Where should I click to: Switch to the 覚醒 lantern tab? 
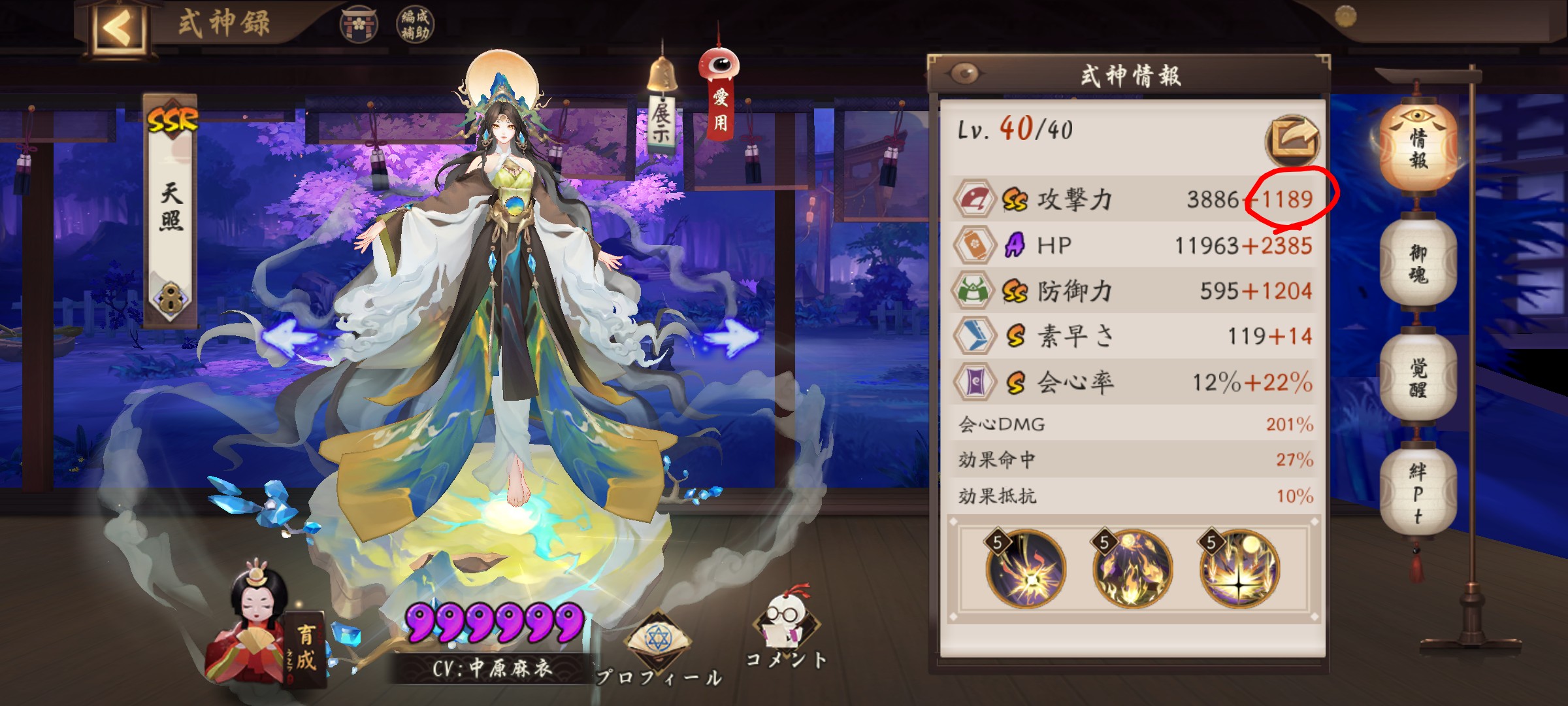pos(1417,378)
